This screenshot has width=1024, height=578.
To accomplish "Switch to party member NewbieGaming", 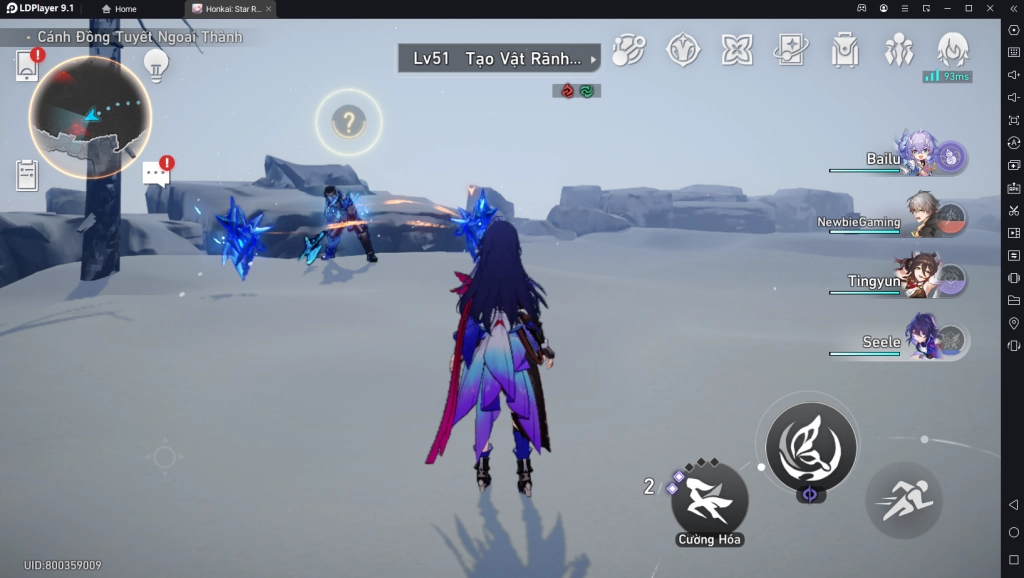I will pos(920,217).
